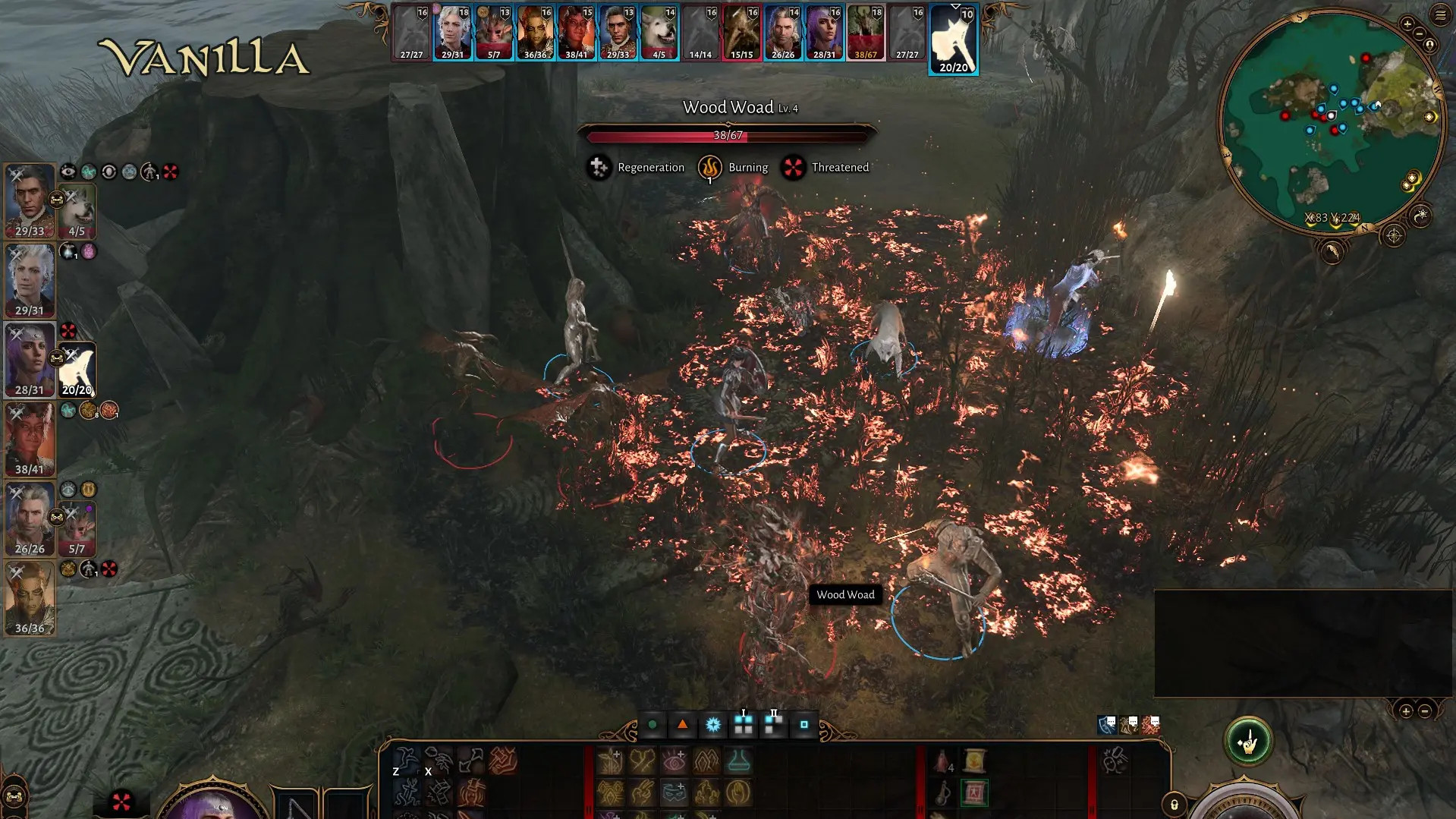Screen dimensions: 1456x819
Task: Toggle the hotbar lock button
Action: (x=1174, y=805)
